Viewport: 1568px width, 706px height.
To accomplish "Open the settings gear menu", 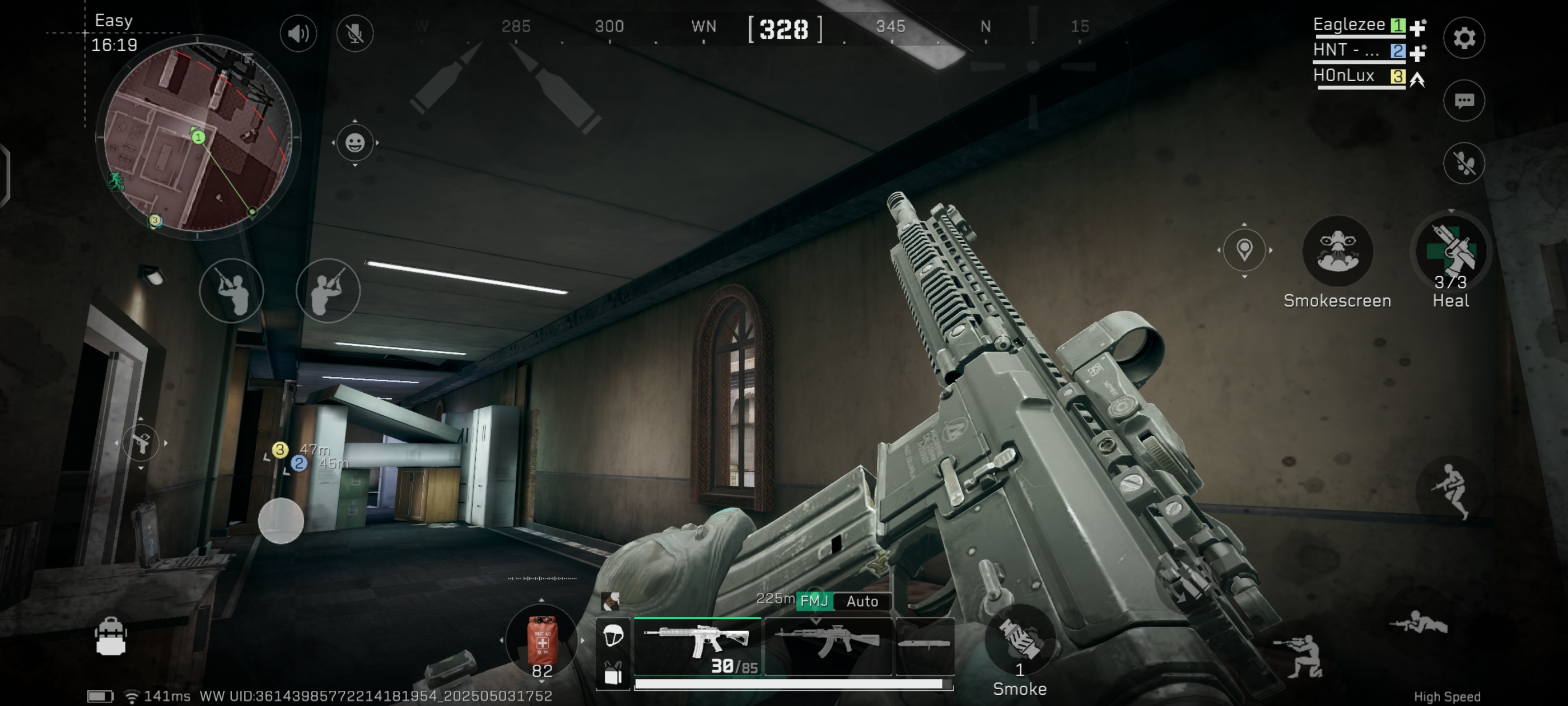I will pyautogui.click(x=1464, y=38).
